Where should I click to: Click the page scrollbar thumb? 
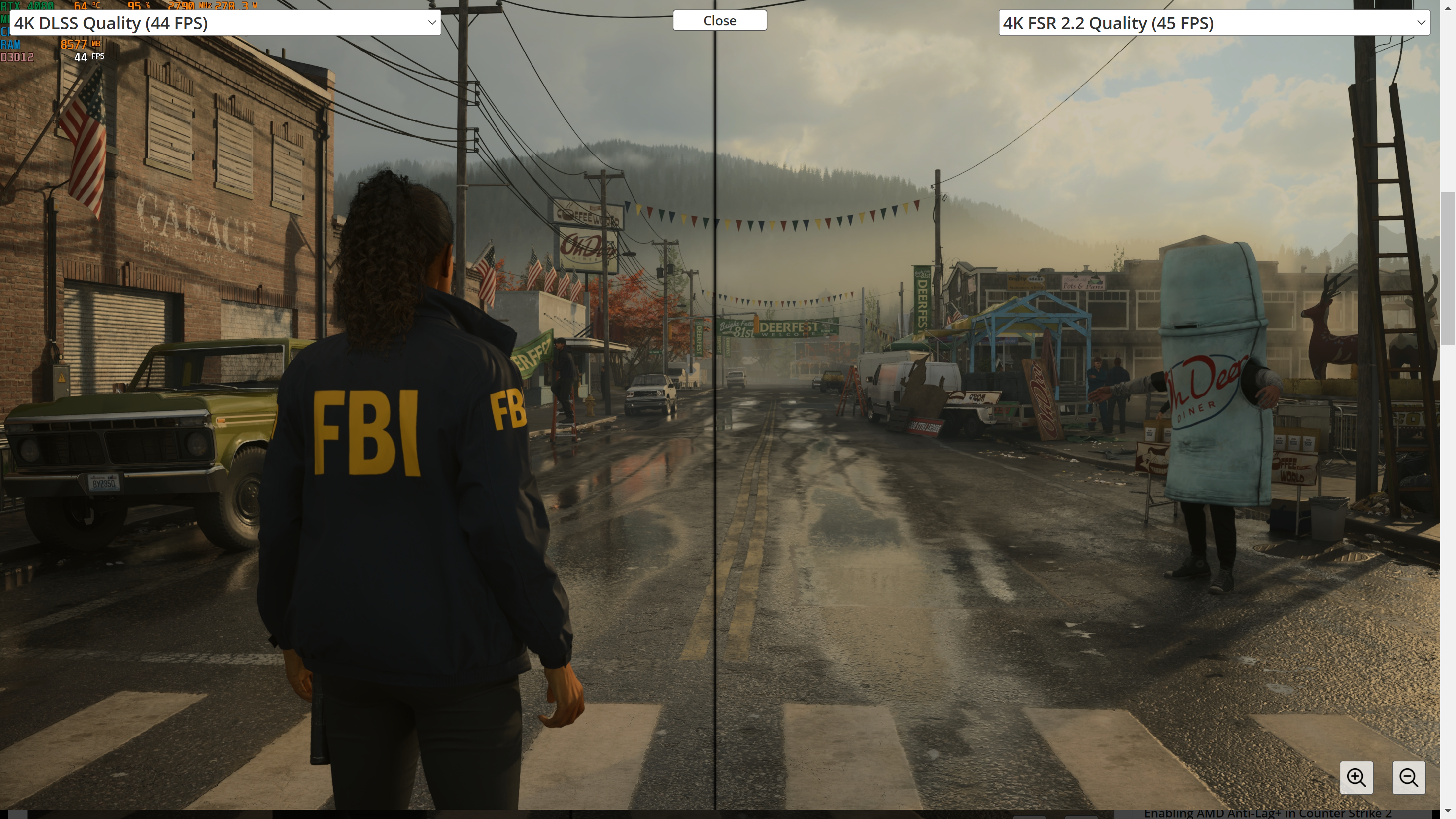(x=1448, y=268)
